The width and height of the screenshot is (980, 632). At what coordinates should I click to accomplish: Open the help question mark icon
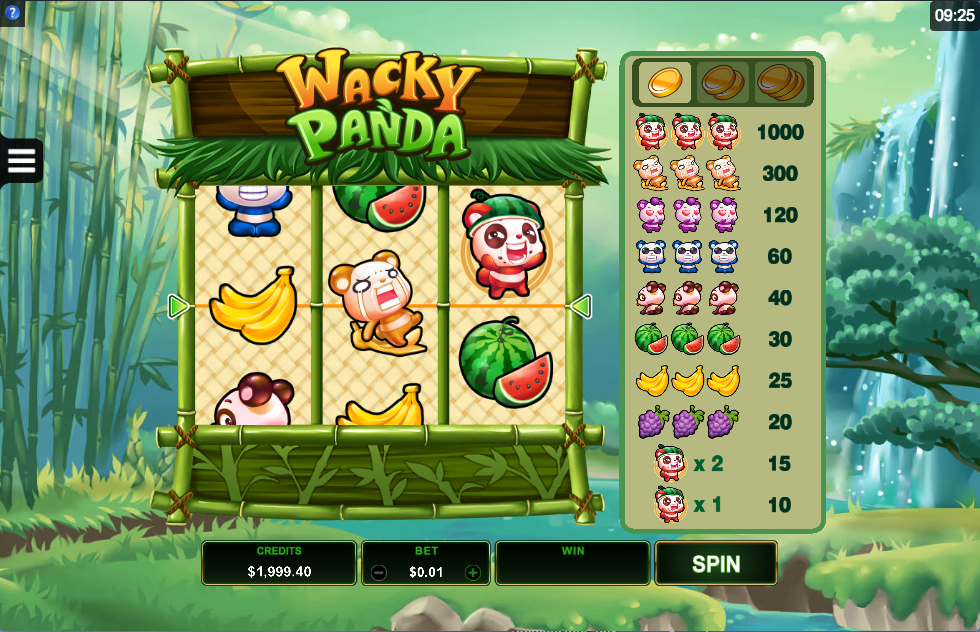tap(10, 12)
